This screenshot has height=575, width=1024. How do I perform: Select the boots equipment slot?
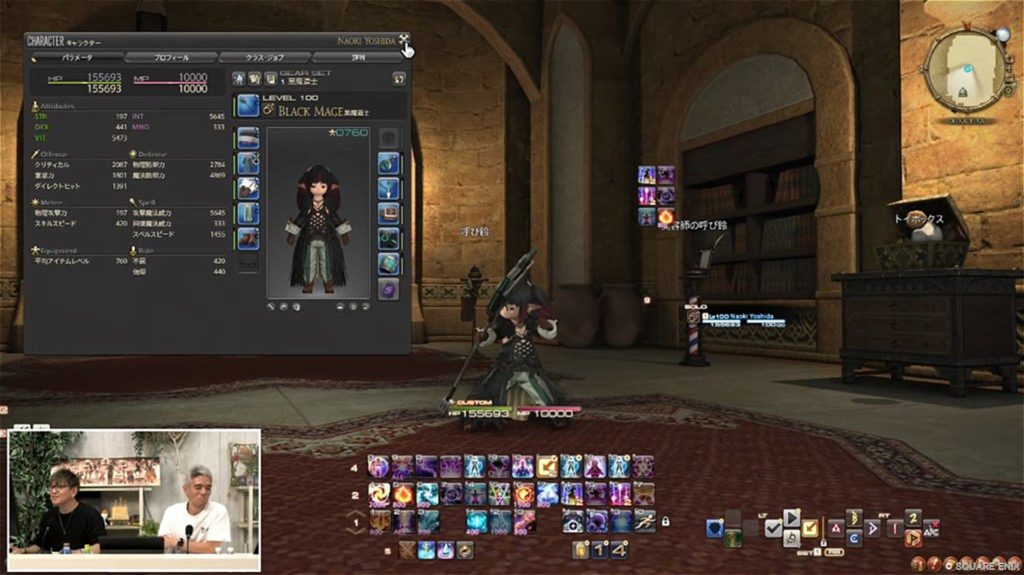click(248, 238)
